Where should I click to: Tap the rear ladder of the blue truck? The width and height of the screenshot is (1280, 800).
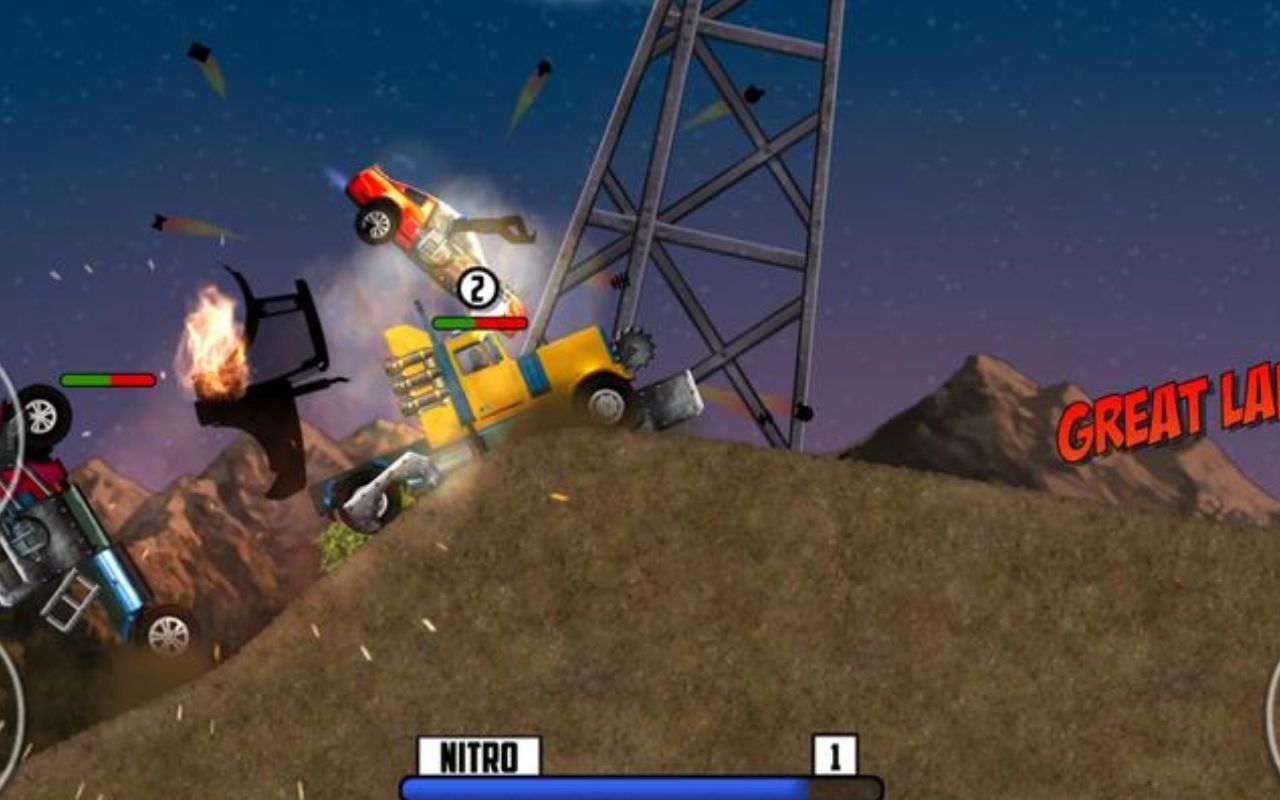[70, 600]
